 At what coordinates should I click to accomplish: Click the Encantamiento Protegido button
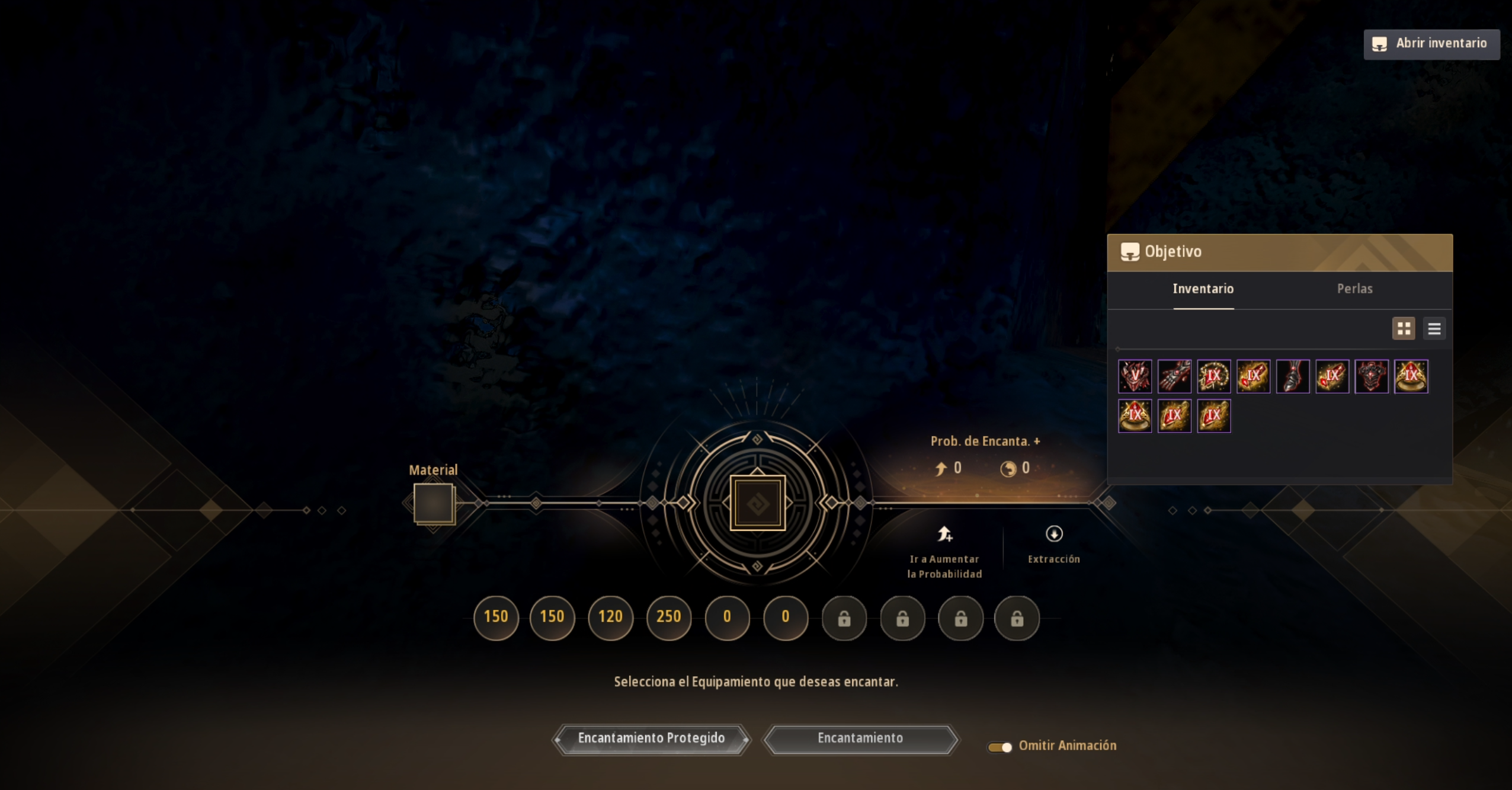click(651, 738)
